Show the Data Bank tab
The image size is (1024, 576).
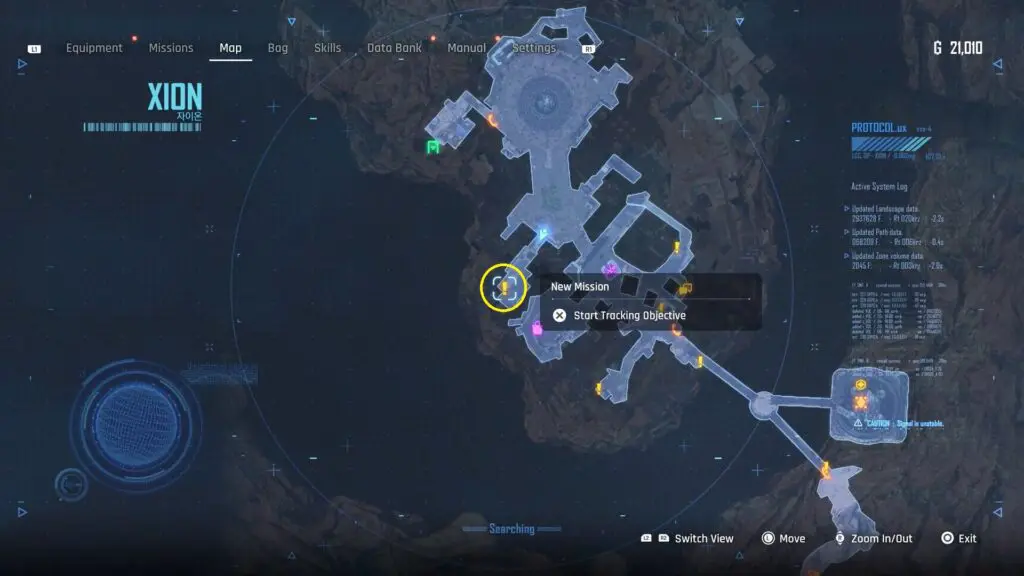click(x=392, y=48)
